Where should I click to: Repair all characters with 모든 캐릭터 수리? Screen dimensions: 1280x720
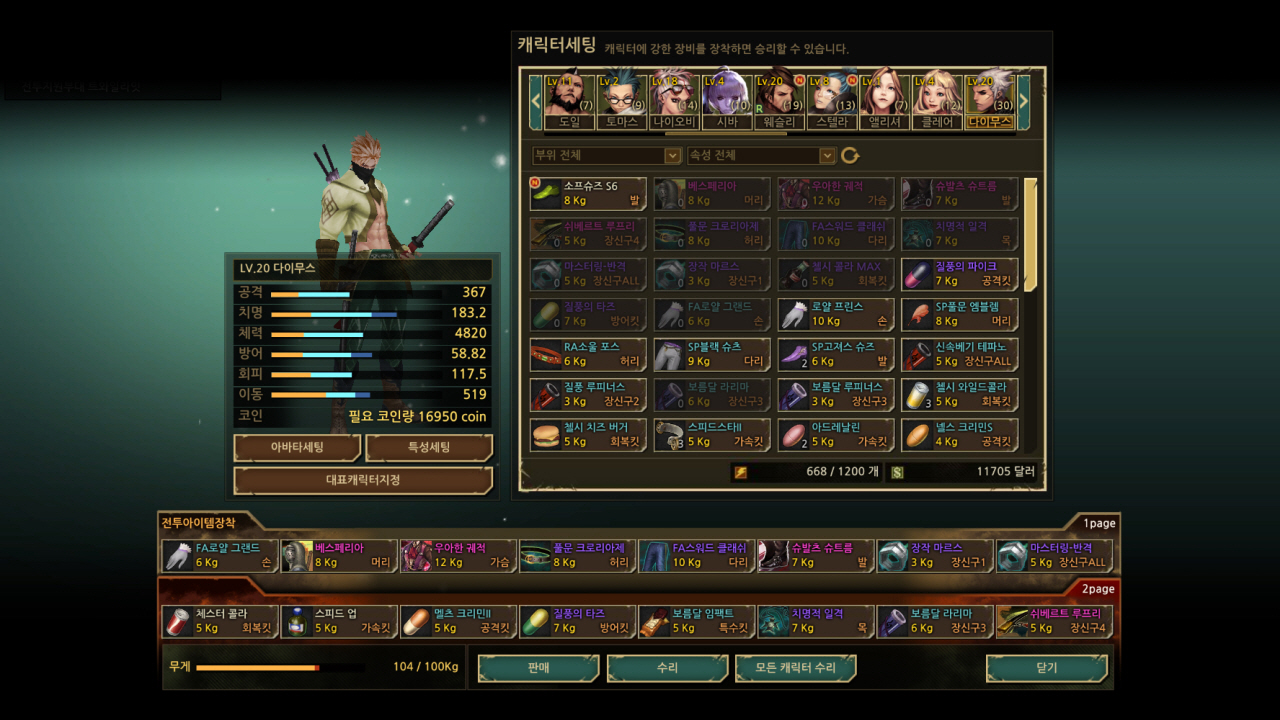(x=796, y=668)
